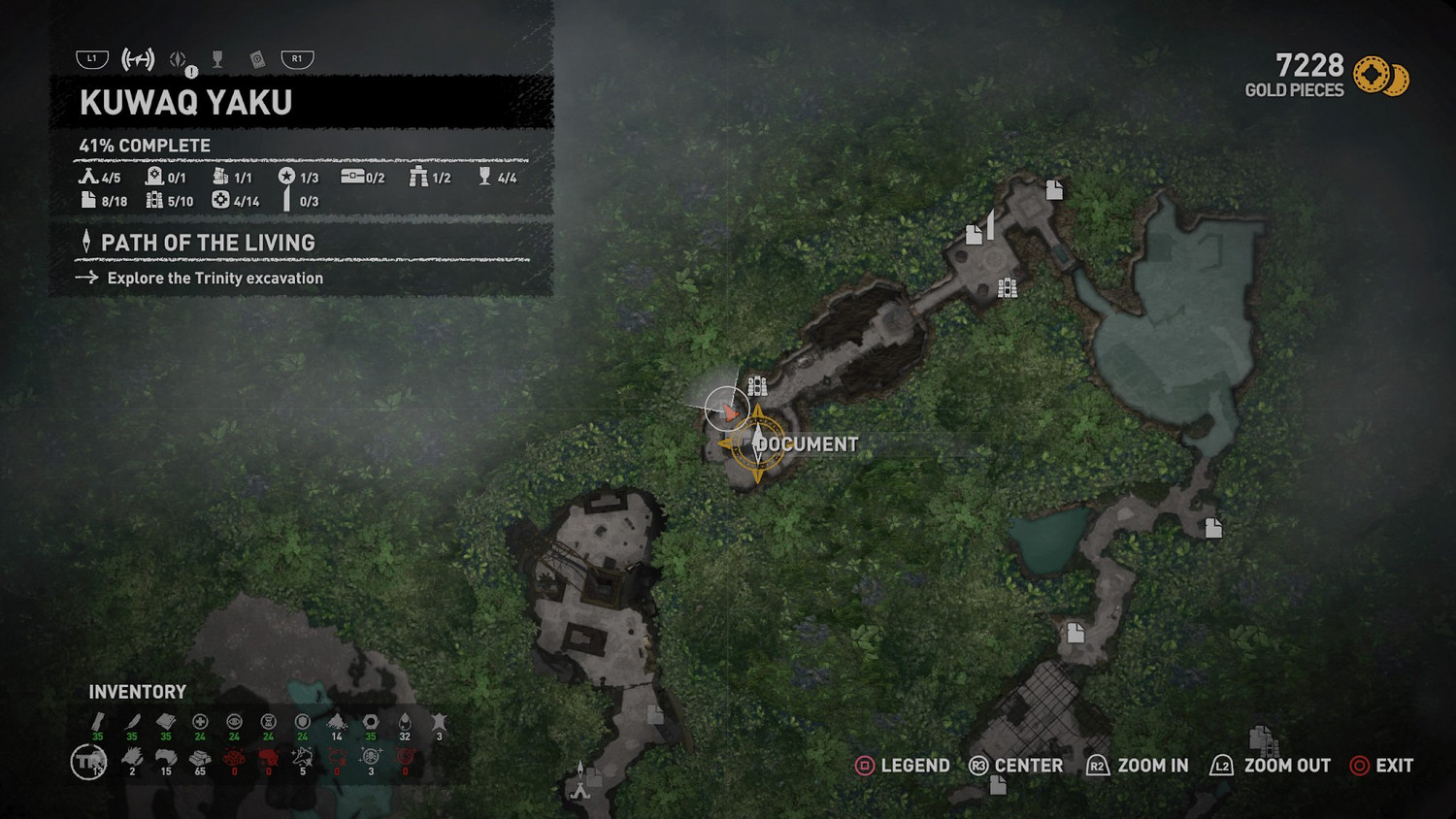Screen dimensions: 1456x819
Task: Select the Path of the Living objective
Action: pyautogui.click(x=208, y=243)
